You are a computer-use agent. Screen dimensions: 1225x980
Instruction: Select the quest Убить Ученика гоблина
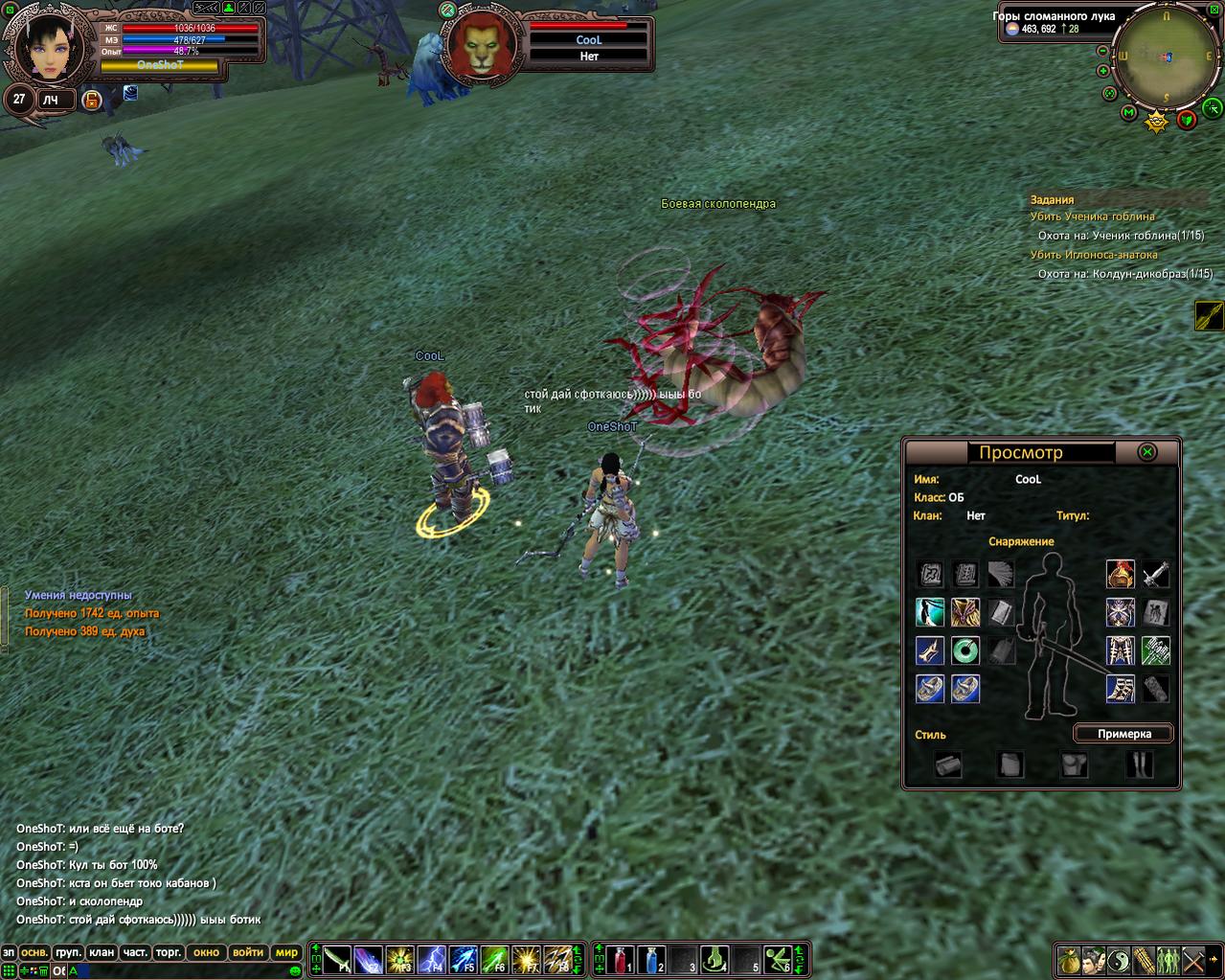[x=1092, y=217]
